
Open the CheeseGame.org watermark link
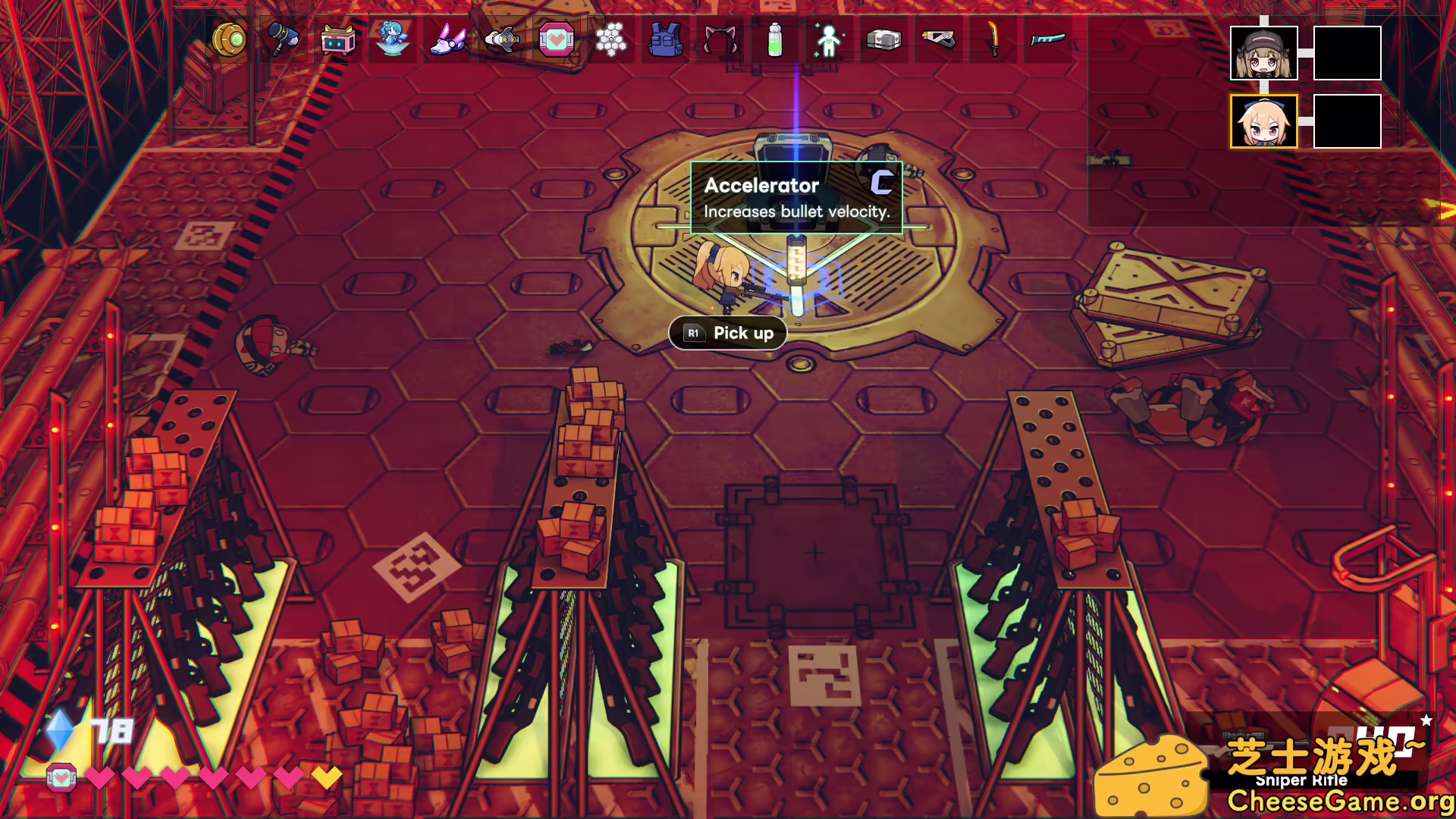pos(1340,801)
